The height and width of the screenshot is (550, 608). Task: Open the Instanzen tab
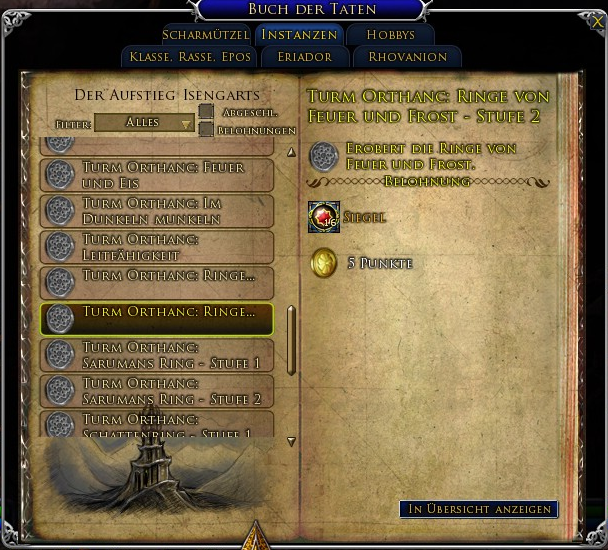point(297,35)
